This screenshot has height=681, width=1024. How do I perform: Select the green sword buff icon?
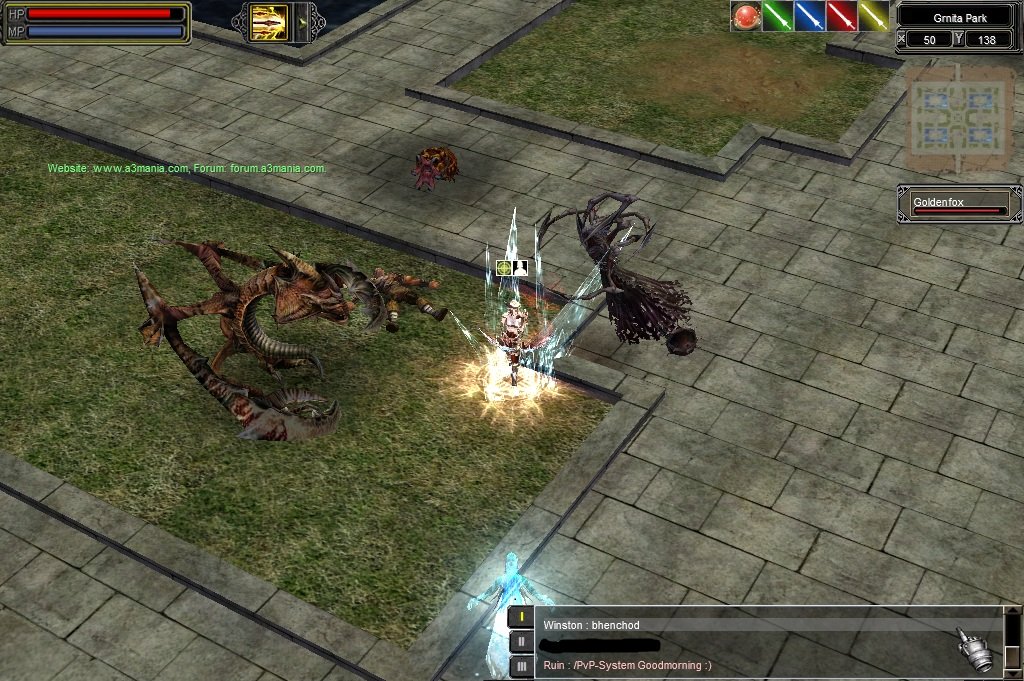click(x=777, y=16)
